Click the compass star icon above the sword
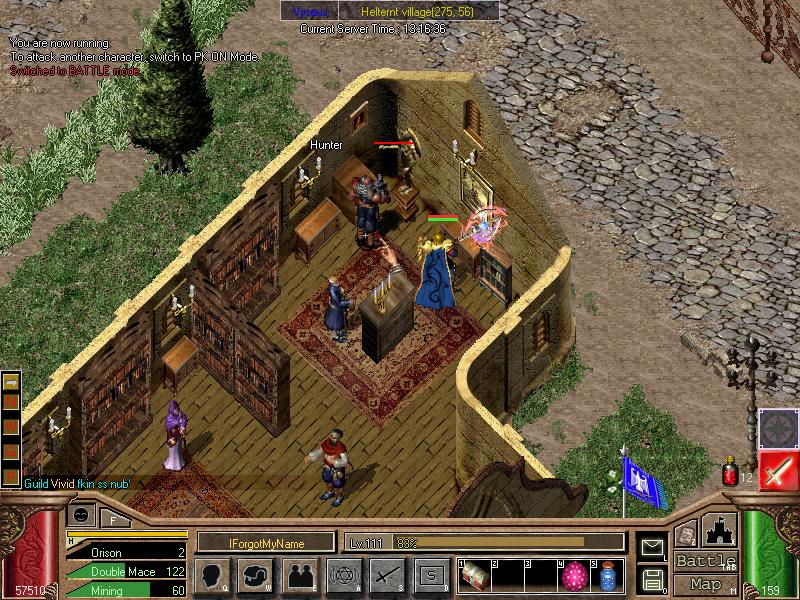800x600 pixels. point(777,427)
